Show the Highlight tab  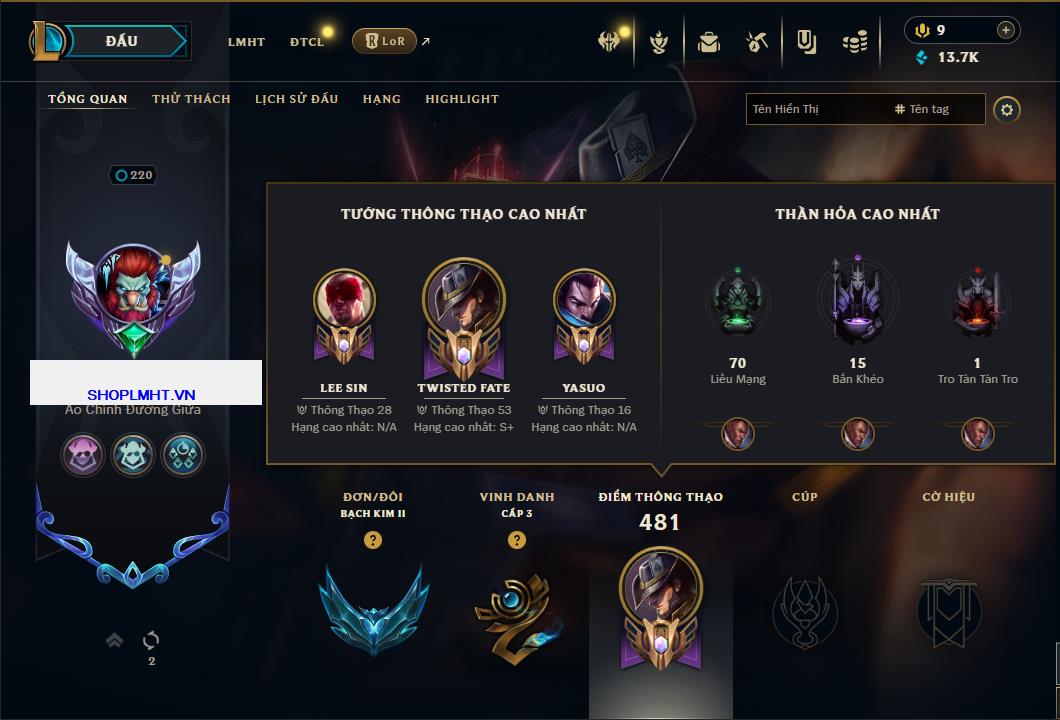point(462,99)
